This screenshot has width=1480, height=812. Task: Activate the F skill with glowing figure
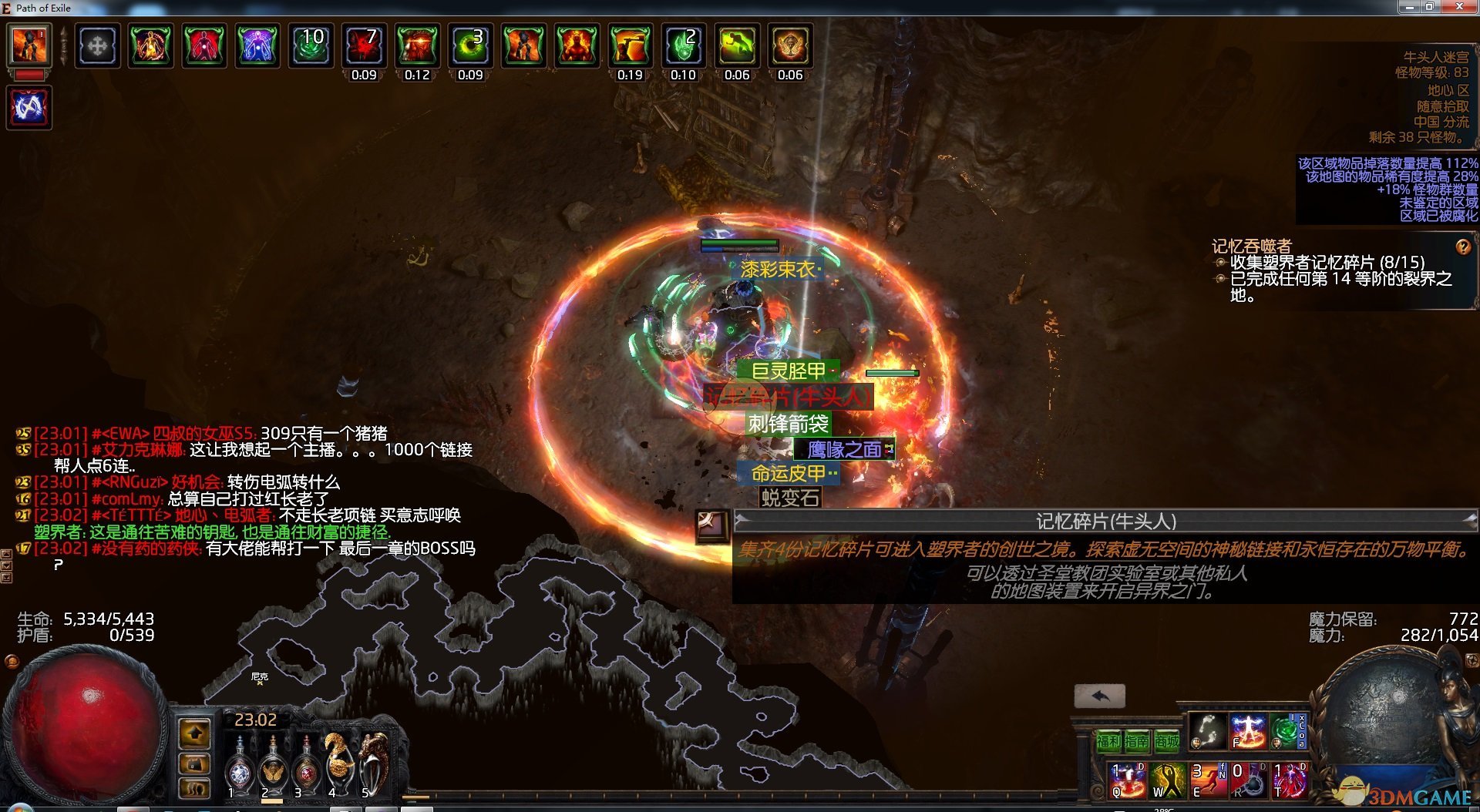click(x=1248, y=730)
